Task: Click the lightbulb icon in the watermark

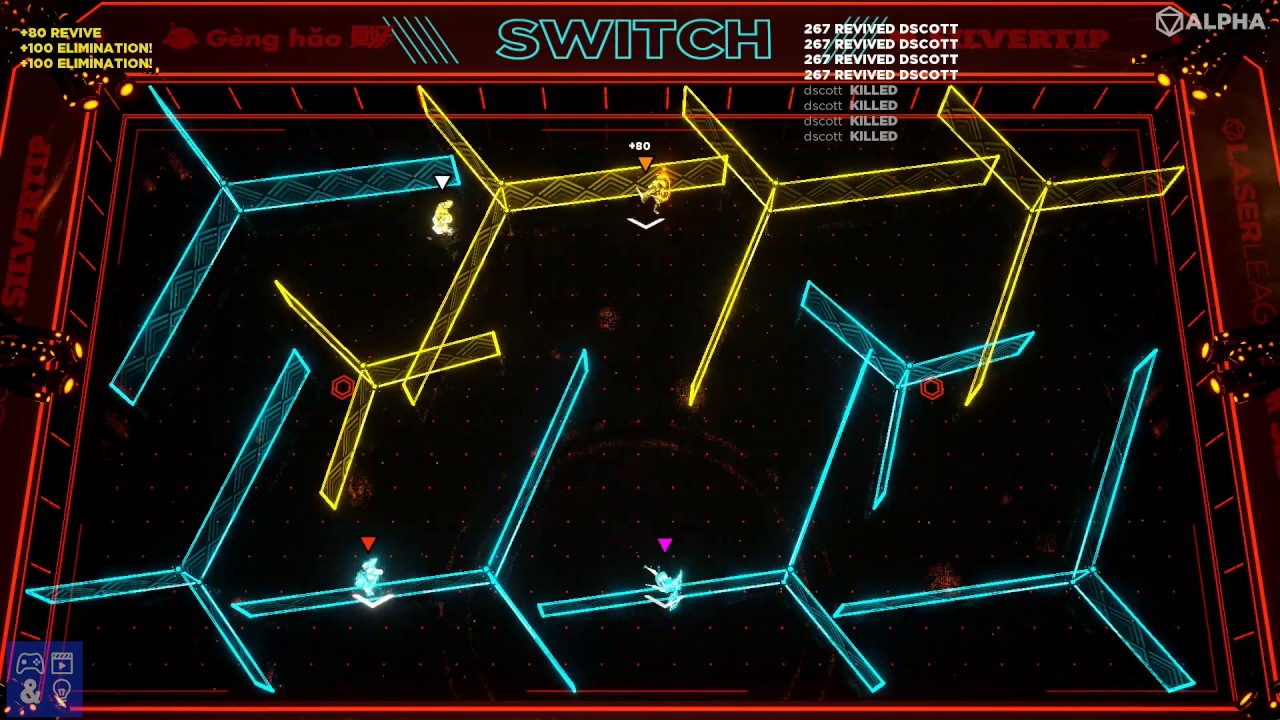Action: 62,690
